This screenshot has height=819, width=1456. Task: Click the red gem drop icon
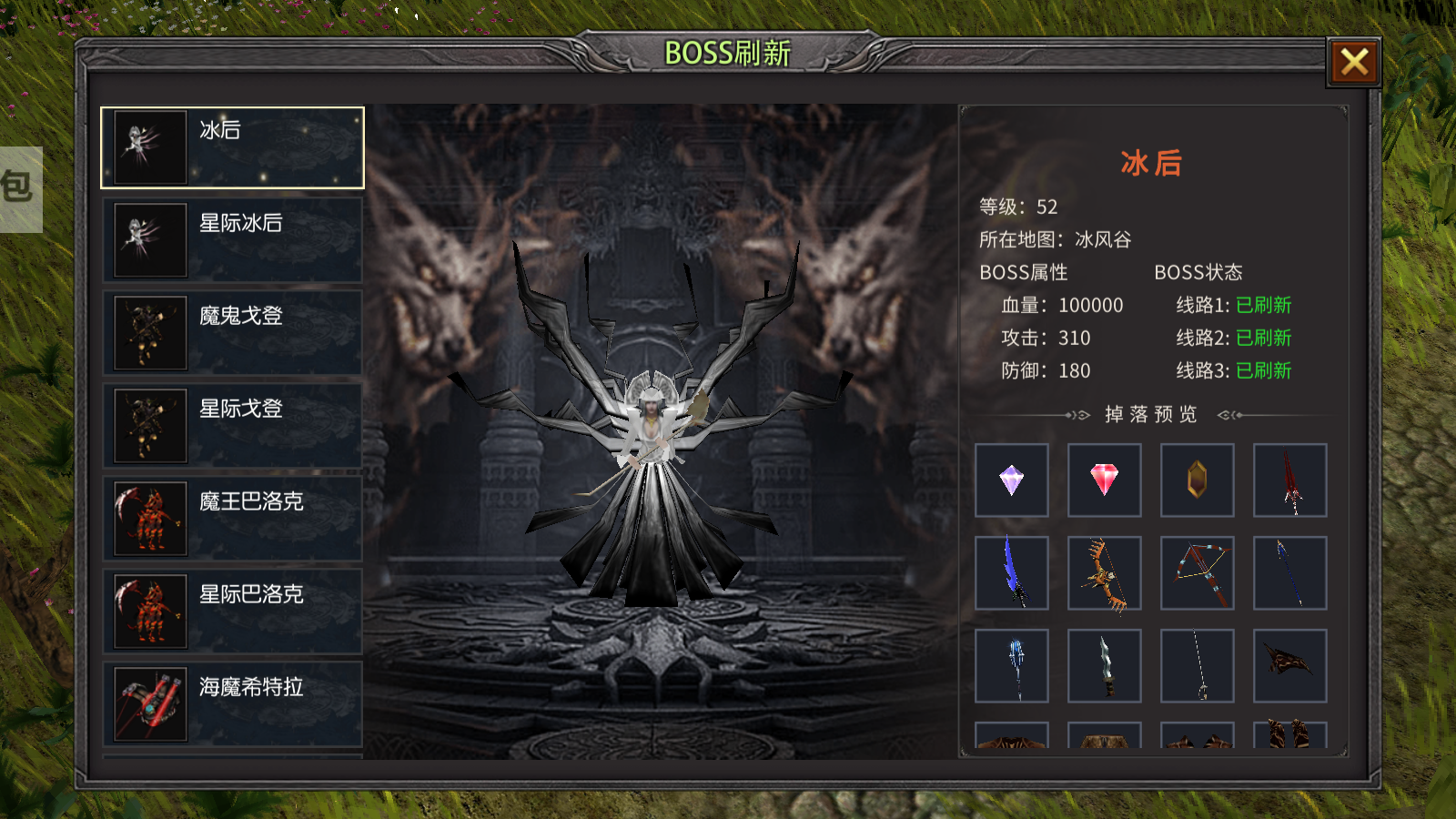click(1105, 480)
